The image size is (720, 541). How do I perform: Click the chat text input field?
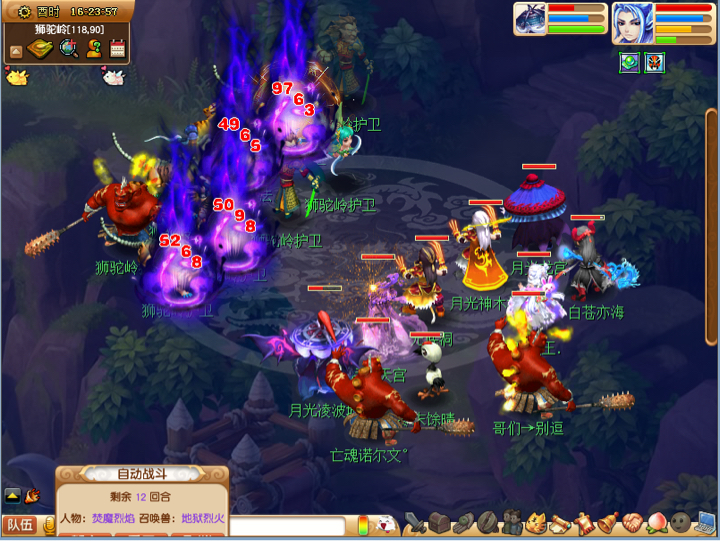pos(290,526)
